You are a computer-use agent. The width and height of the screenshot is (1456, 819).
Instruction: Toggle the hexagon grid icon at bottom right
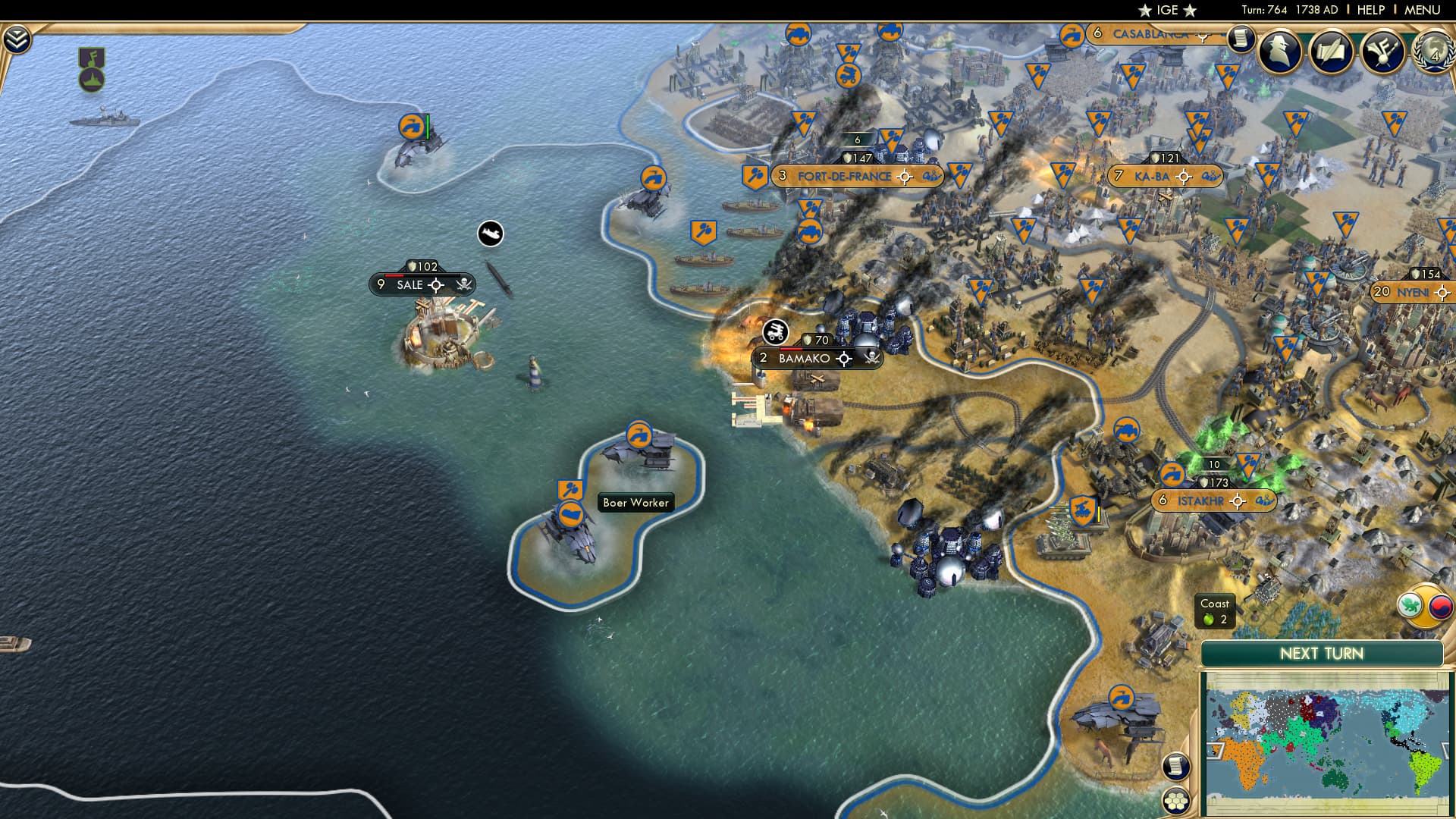tap(1177, 801)
